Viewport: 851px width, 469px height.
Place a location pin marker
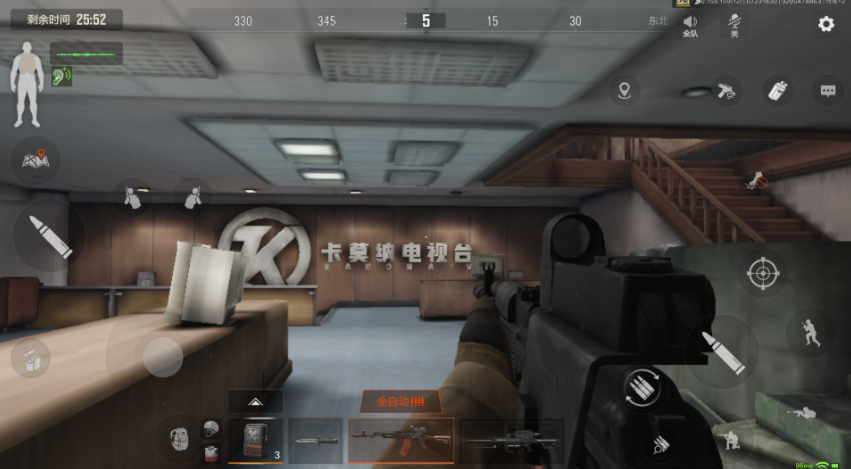coord(625,91)
